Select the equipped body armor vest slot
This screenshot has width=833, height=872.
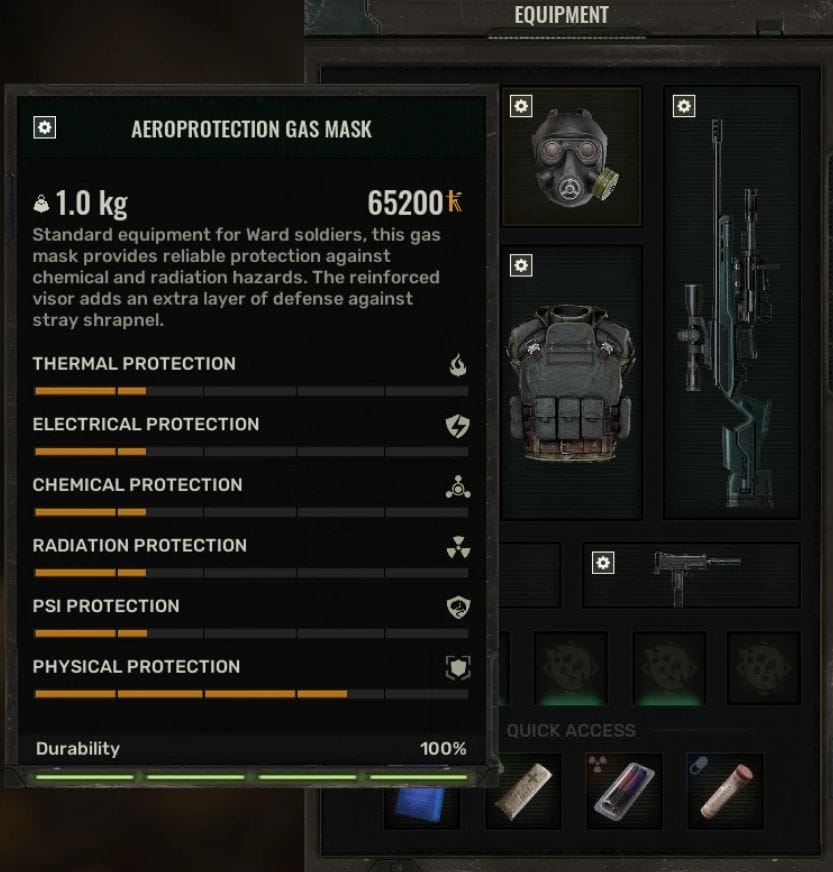[571, 385]
